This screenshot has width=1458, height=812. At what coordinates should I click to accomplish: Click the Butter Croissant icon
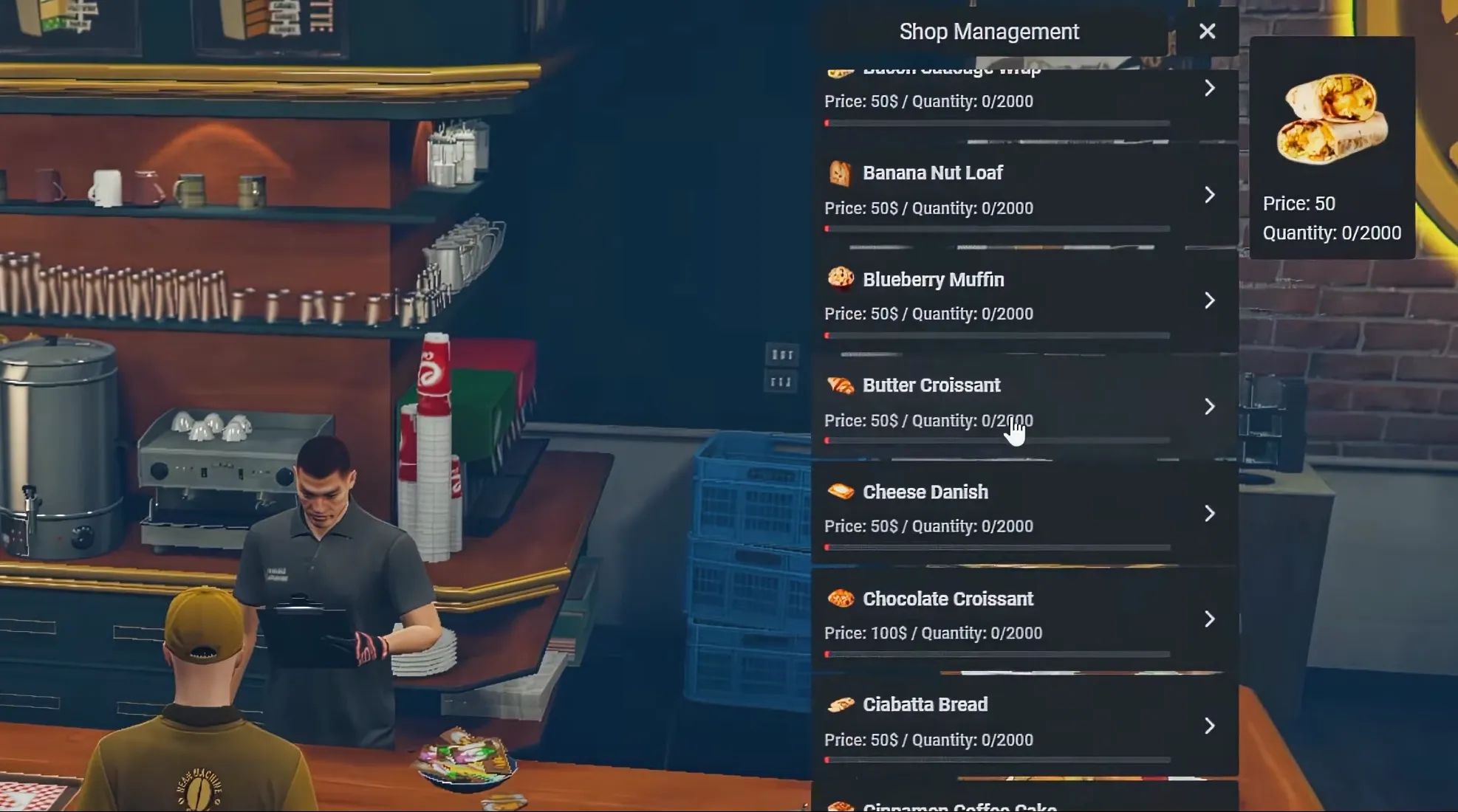click(842, 385)
